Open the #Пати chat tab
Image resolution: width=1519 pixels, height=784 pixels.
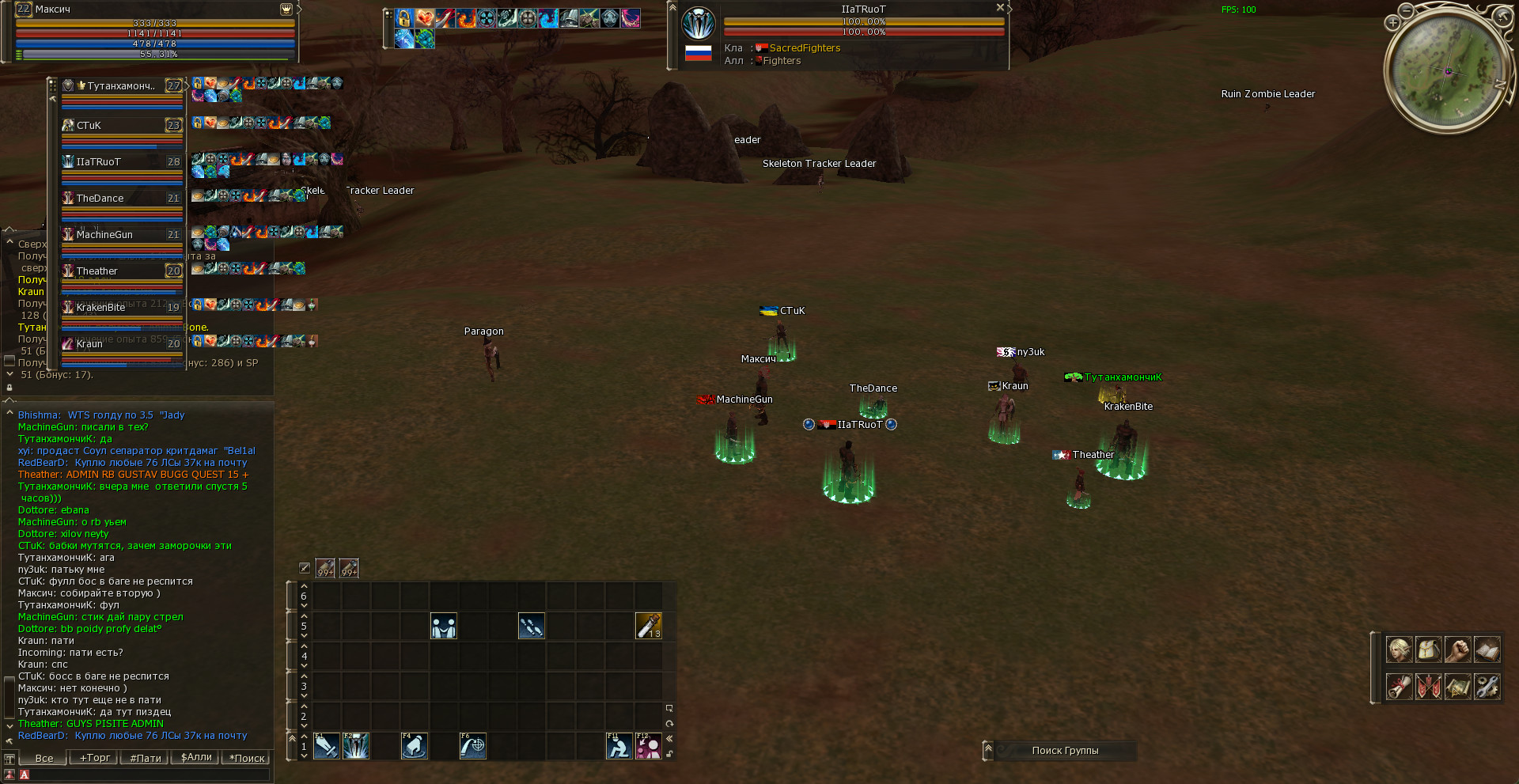pos(146,758)
